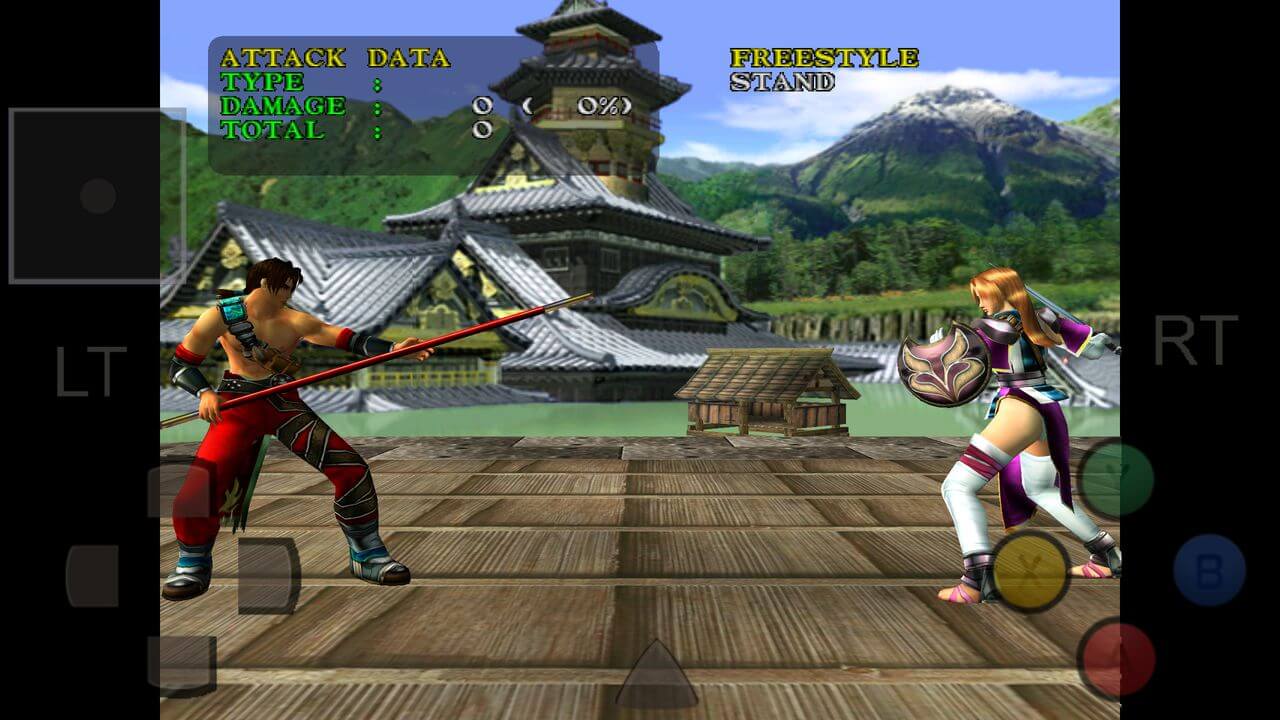Viewport: 1280px width, 720px height.
Task: Open the emulator menu with the bottom triangle
Action: pos(656,676)
